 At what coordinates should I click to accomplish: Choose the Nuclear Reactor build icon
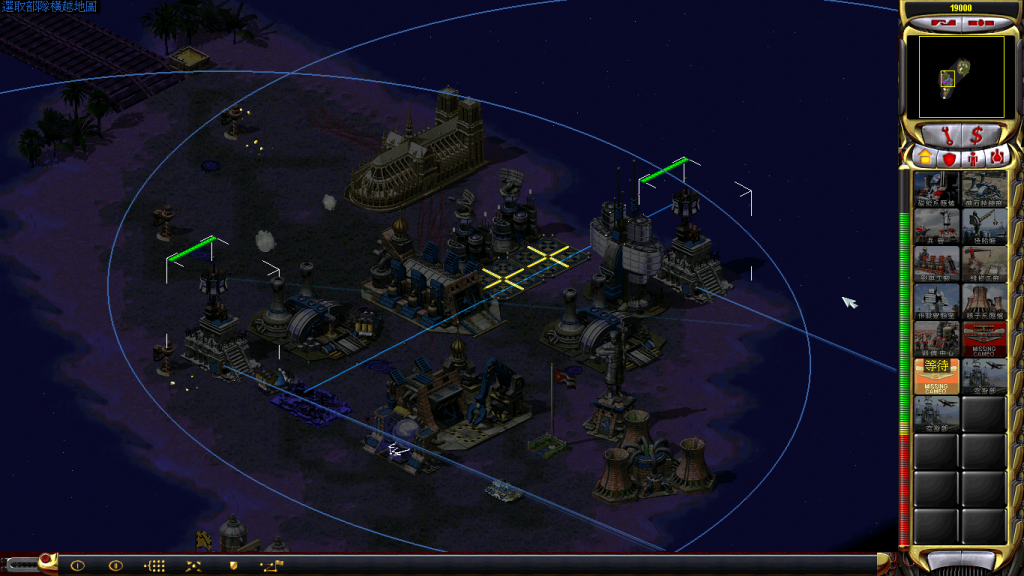[985, 299]
